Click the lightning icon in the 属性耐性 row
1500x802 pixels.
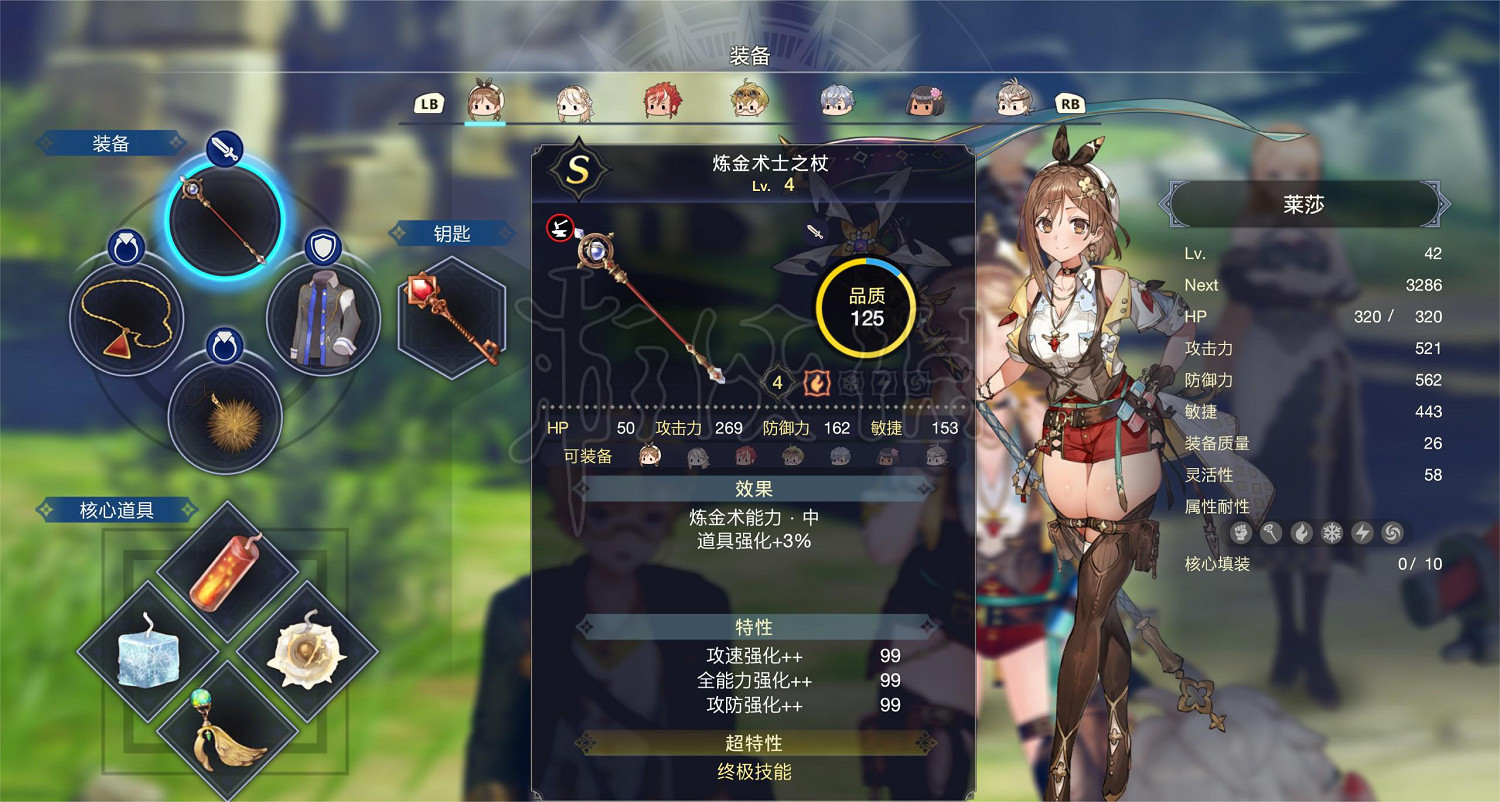(1363, 533)
